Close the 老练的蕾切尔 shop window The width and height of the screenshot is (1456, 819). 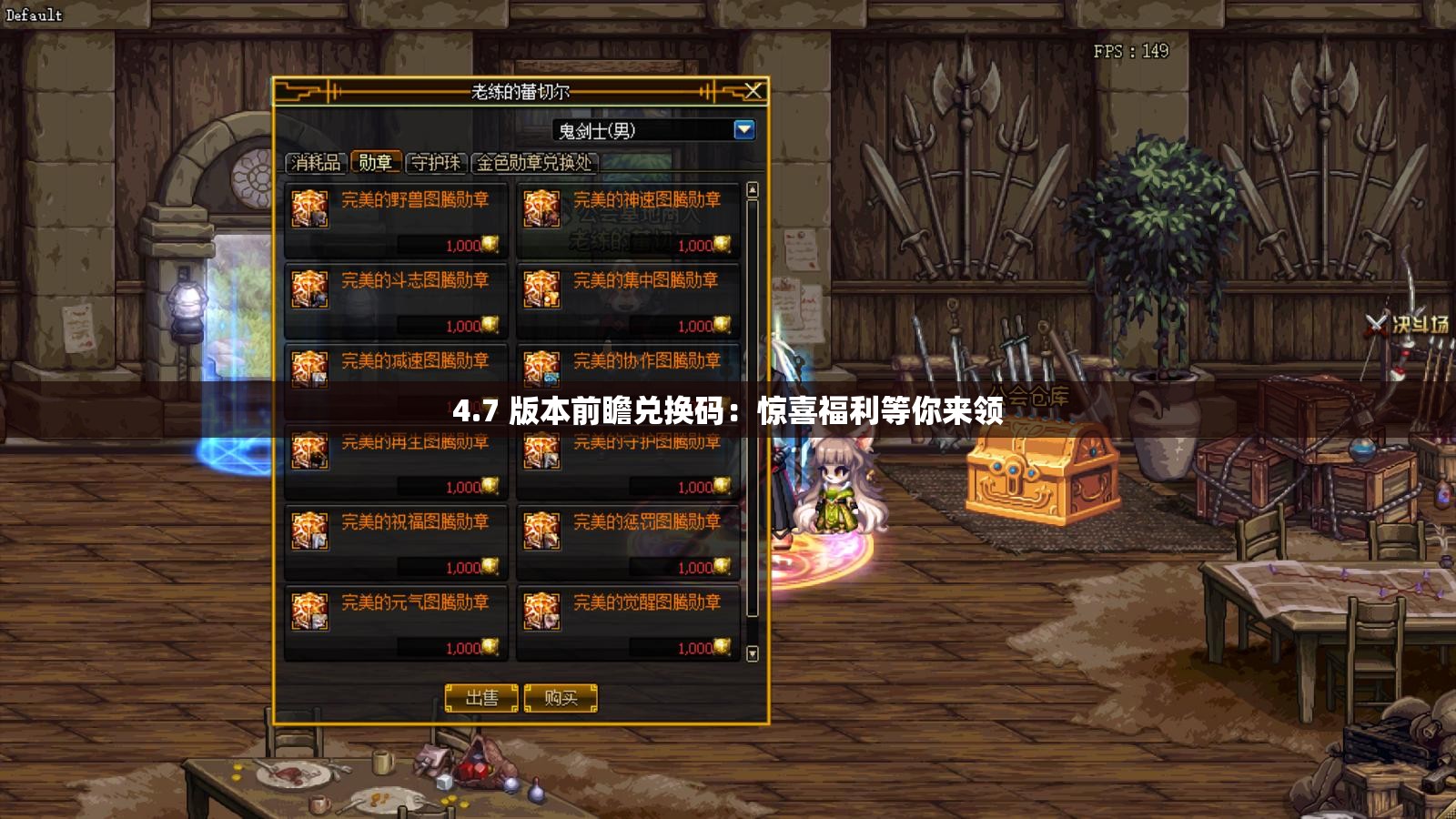pos(752,90)
